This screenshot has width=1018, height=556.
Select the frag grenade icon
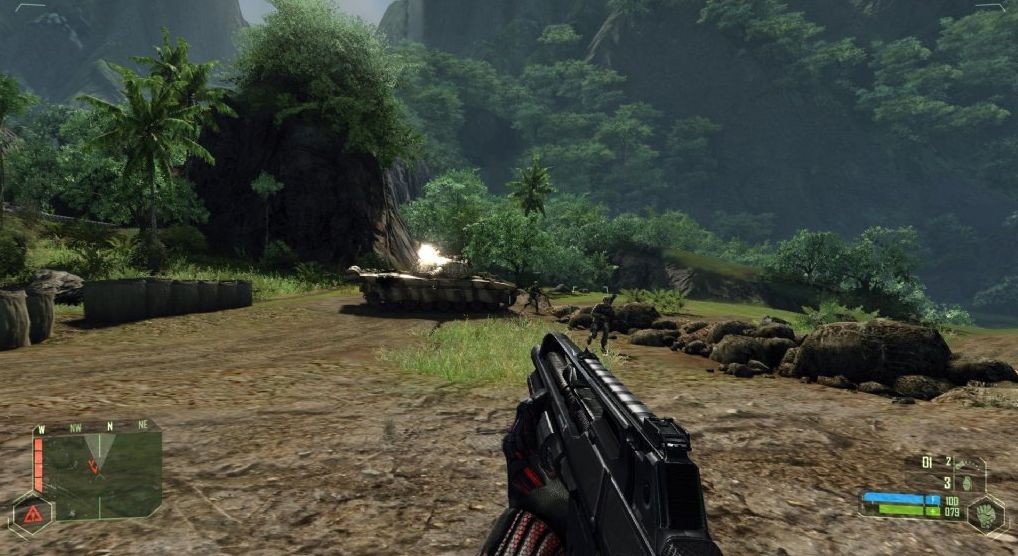coord(967,481)
